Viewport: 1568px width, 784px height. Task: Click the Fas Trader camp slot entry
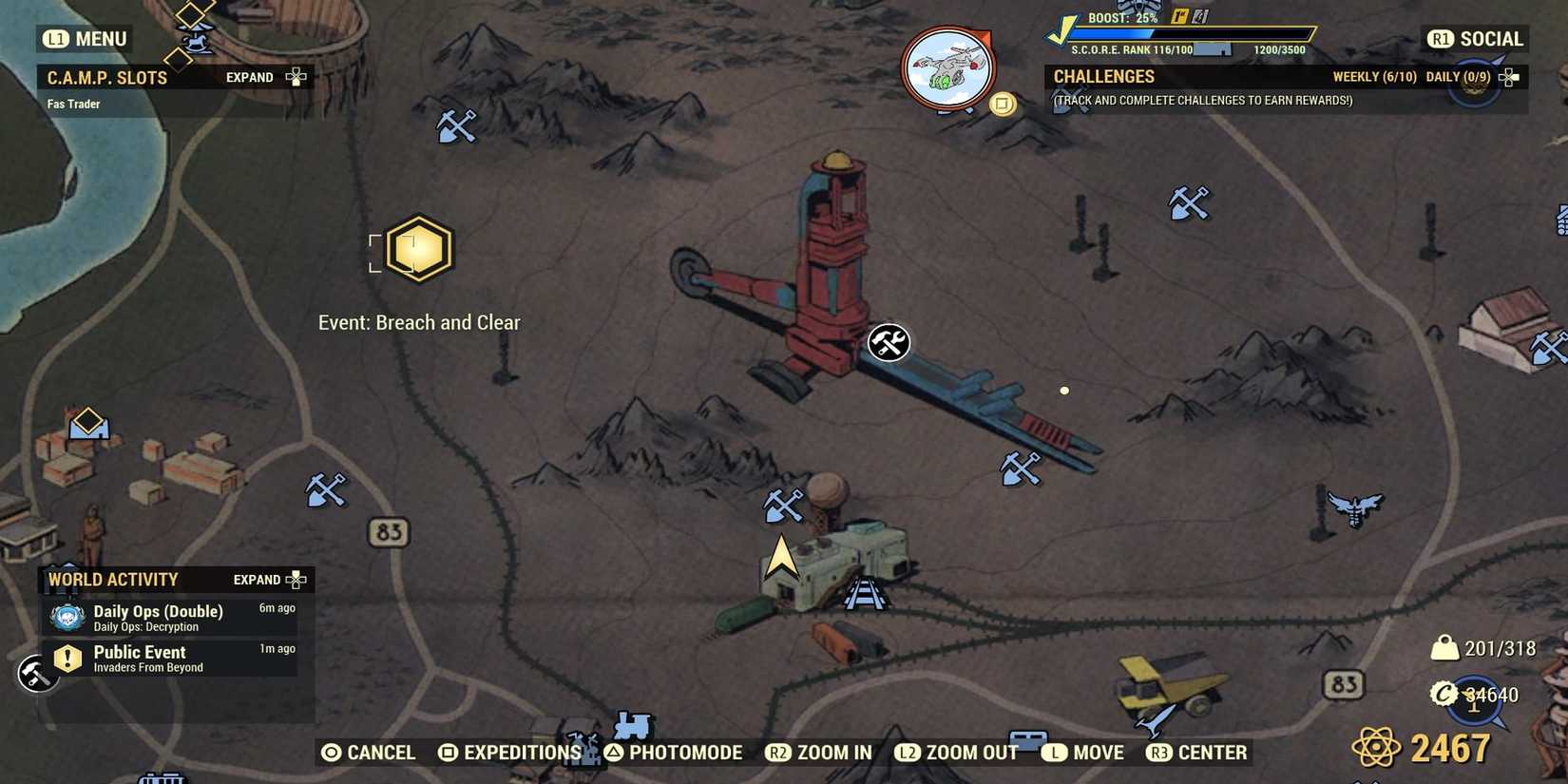73,104
